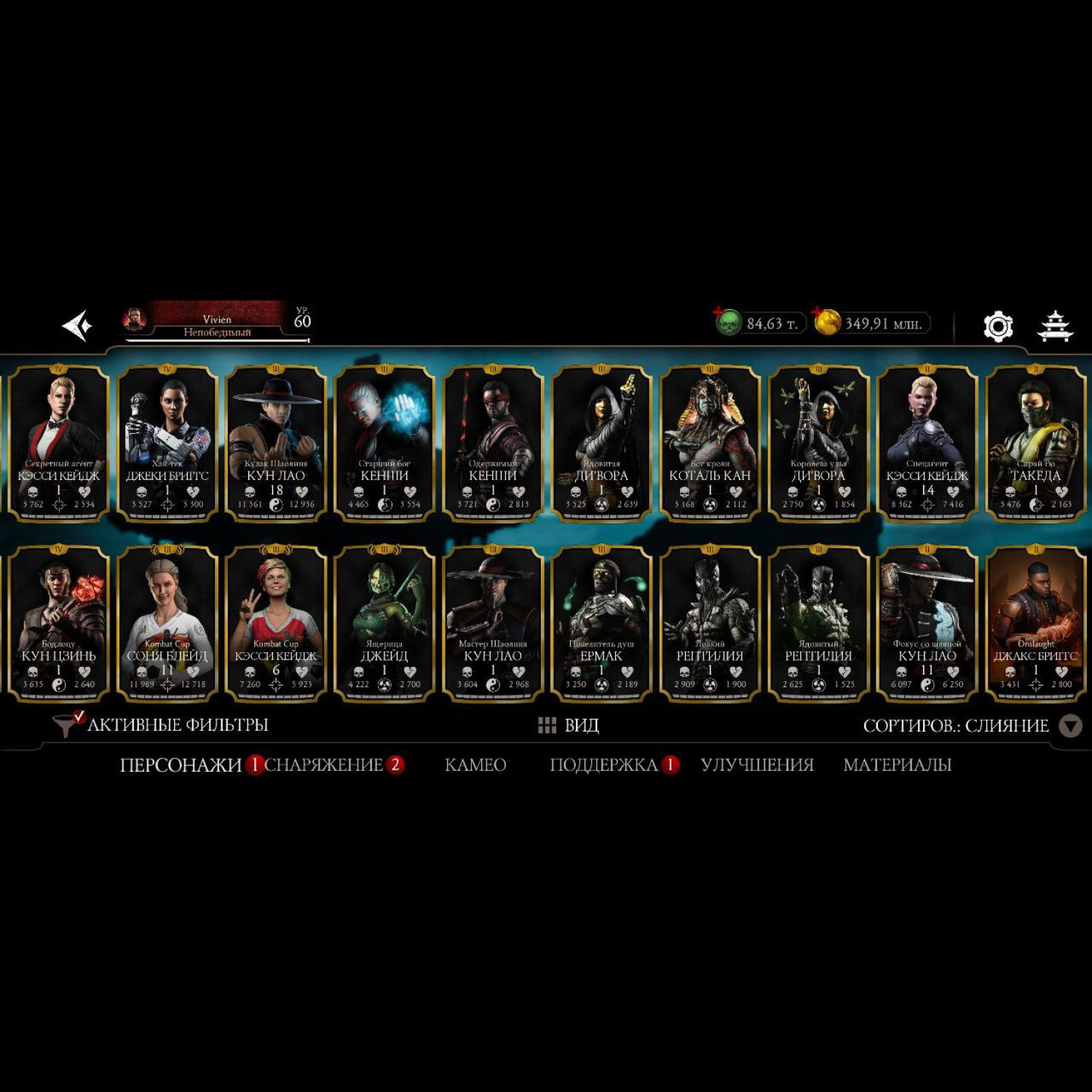The width and height of the screenshot is (1092, 1092).
Task: Show the УЛУЧШЕНИЯ tab
Action: point(757,765)
